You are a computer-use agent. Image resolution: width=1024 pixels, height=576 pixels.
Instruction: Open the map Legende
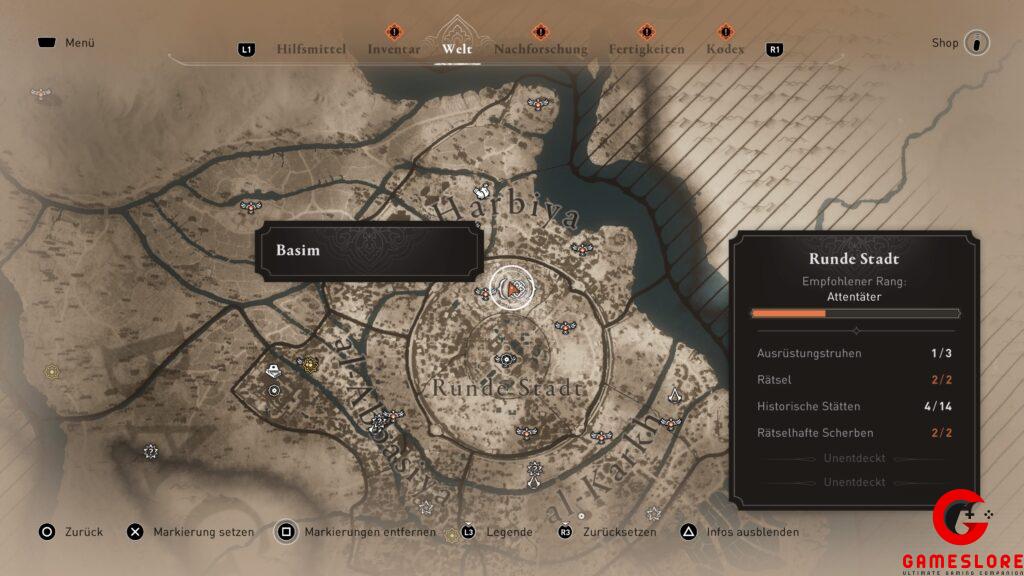pos(498,532)
